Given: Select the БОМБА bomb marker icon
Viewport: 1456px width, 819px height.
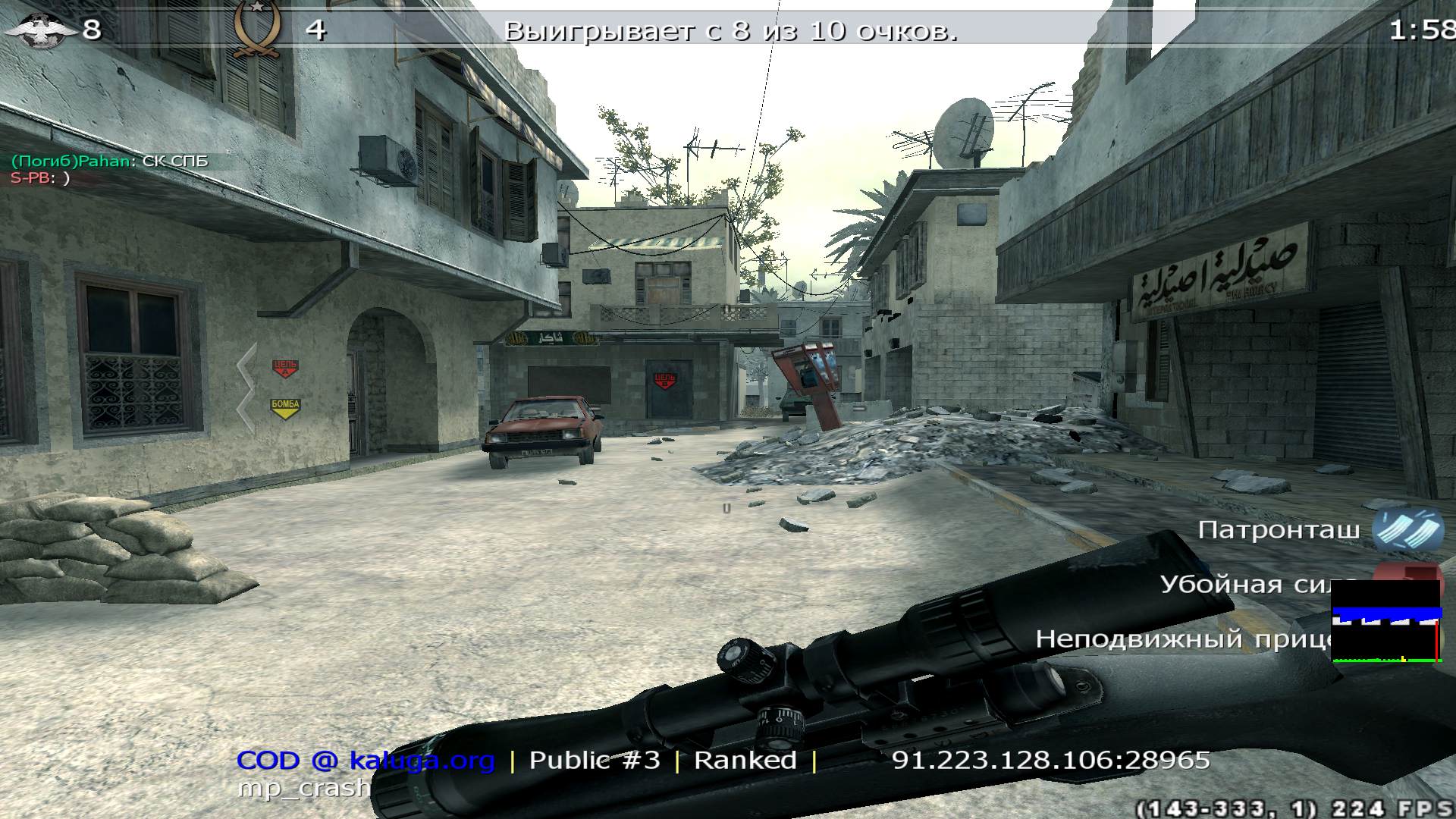Looking at the screenshot, I should [284, 407].
